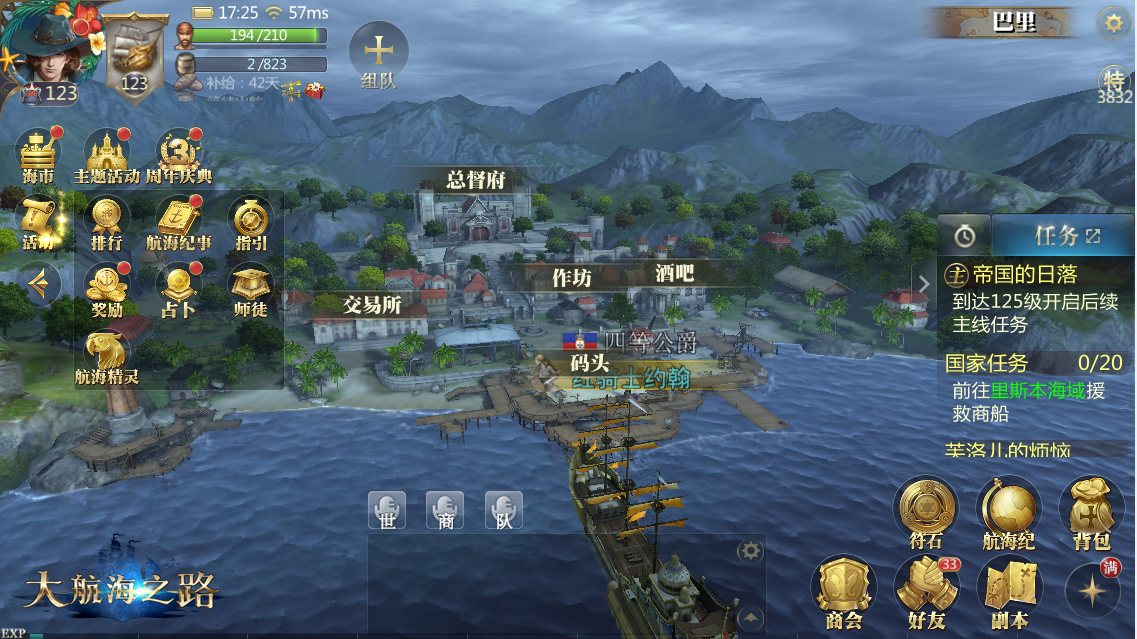Open the 航海精灵 parrot helper
This screenshot has width=1137, height=639.
(106, 356)
